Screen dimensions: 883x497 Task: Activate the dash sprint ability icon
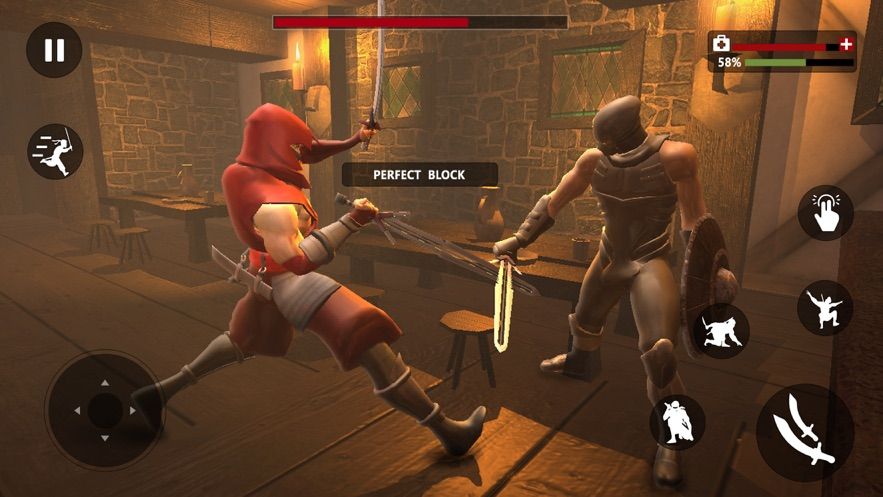pyautogui.click(x=55, y=152)
